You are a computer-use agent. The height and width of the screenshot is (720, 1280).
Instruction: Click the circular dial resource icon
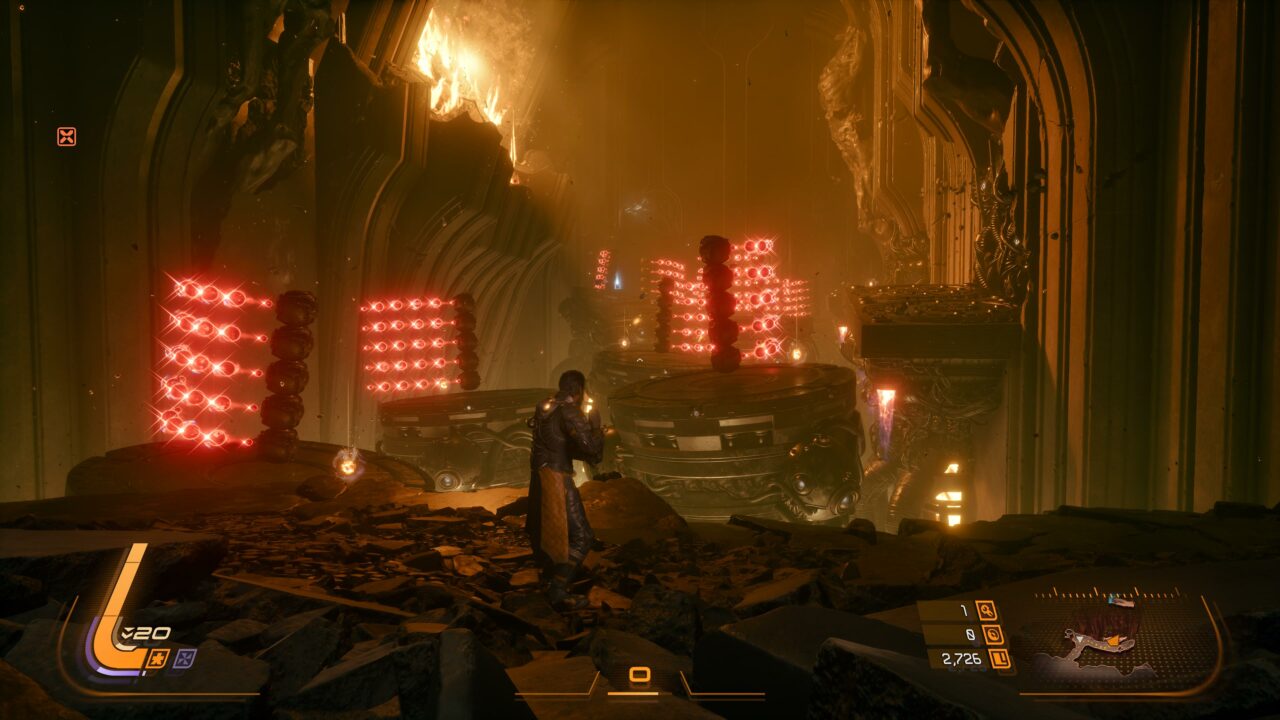tap(993, 634)
